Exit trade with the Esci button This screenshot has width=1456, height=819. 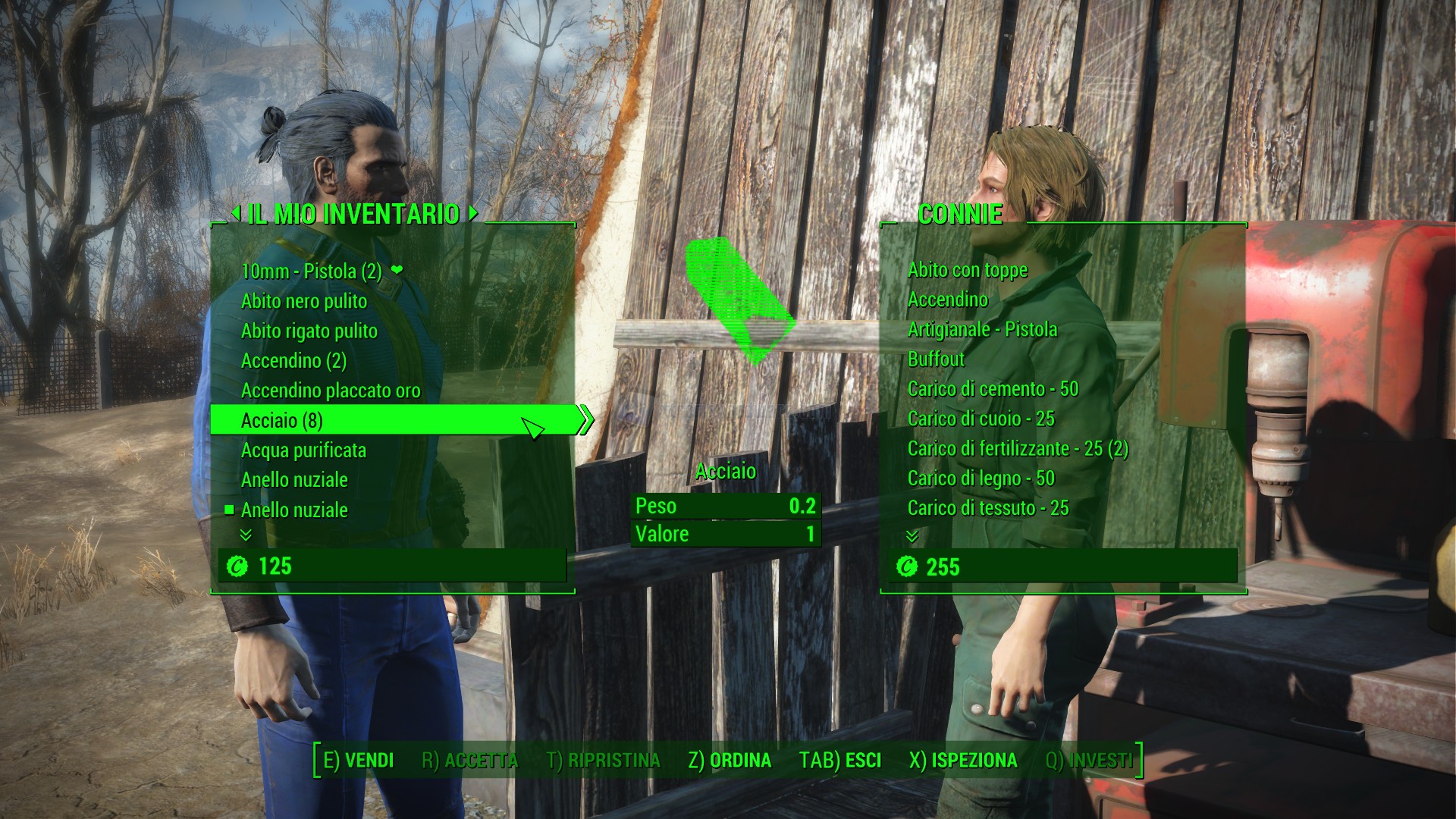pos(840,761)
